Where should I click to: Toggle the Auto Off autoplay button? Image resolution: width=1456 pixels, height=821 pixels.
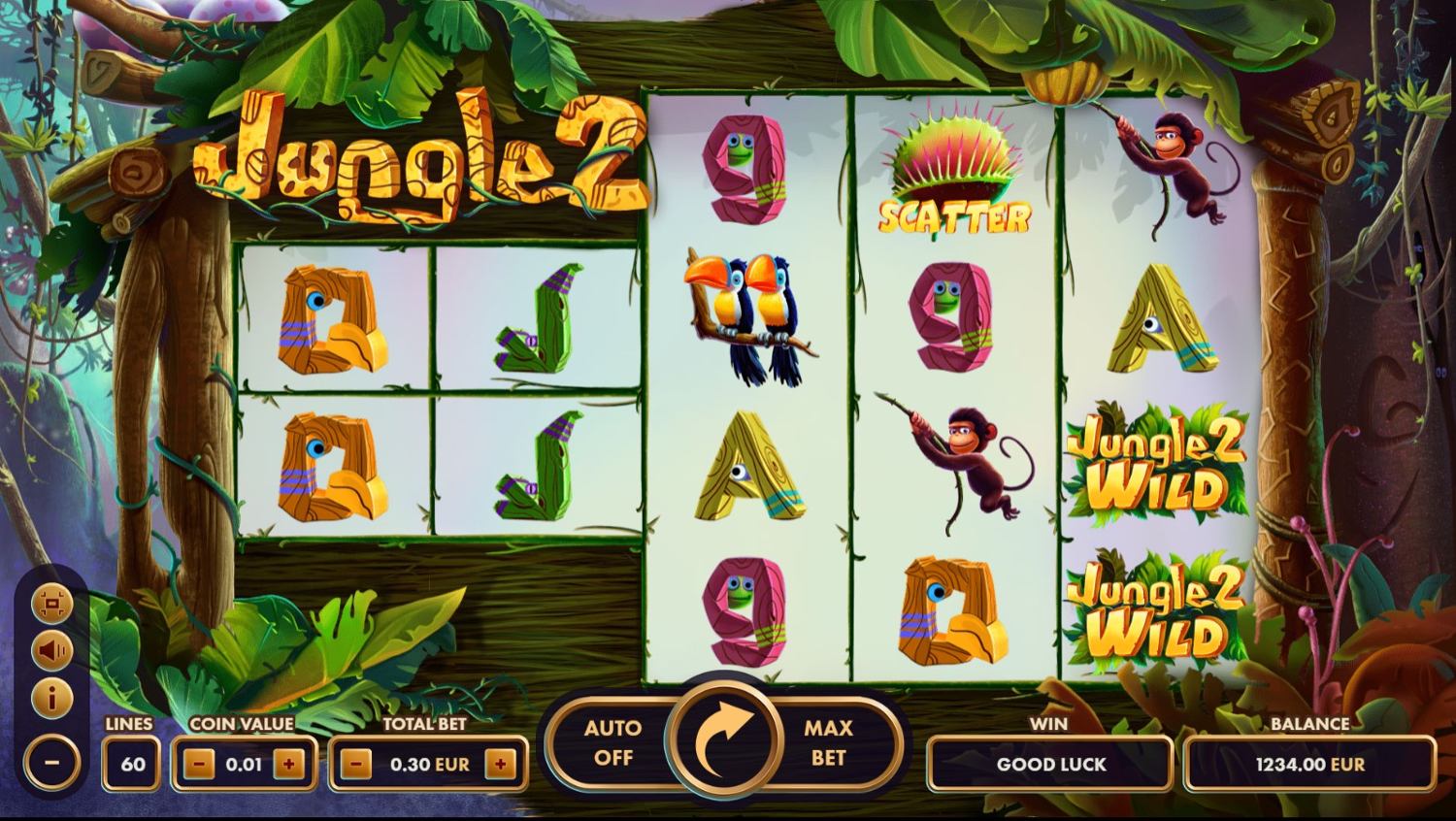(612, 742)
